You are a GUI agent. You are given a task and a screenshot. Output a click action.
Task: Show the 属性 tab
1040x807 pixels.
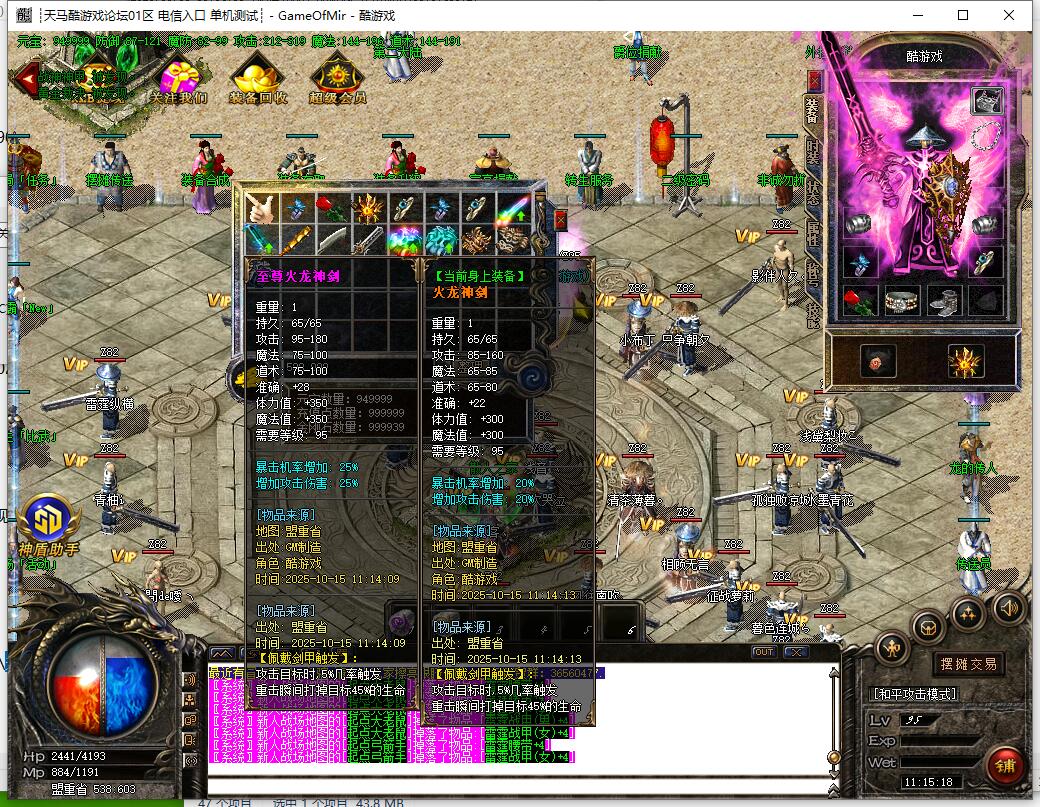tap(812, 234)
